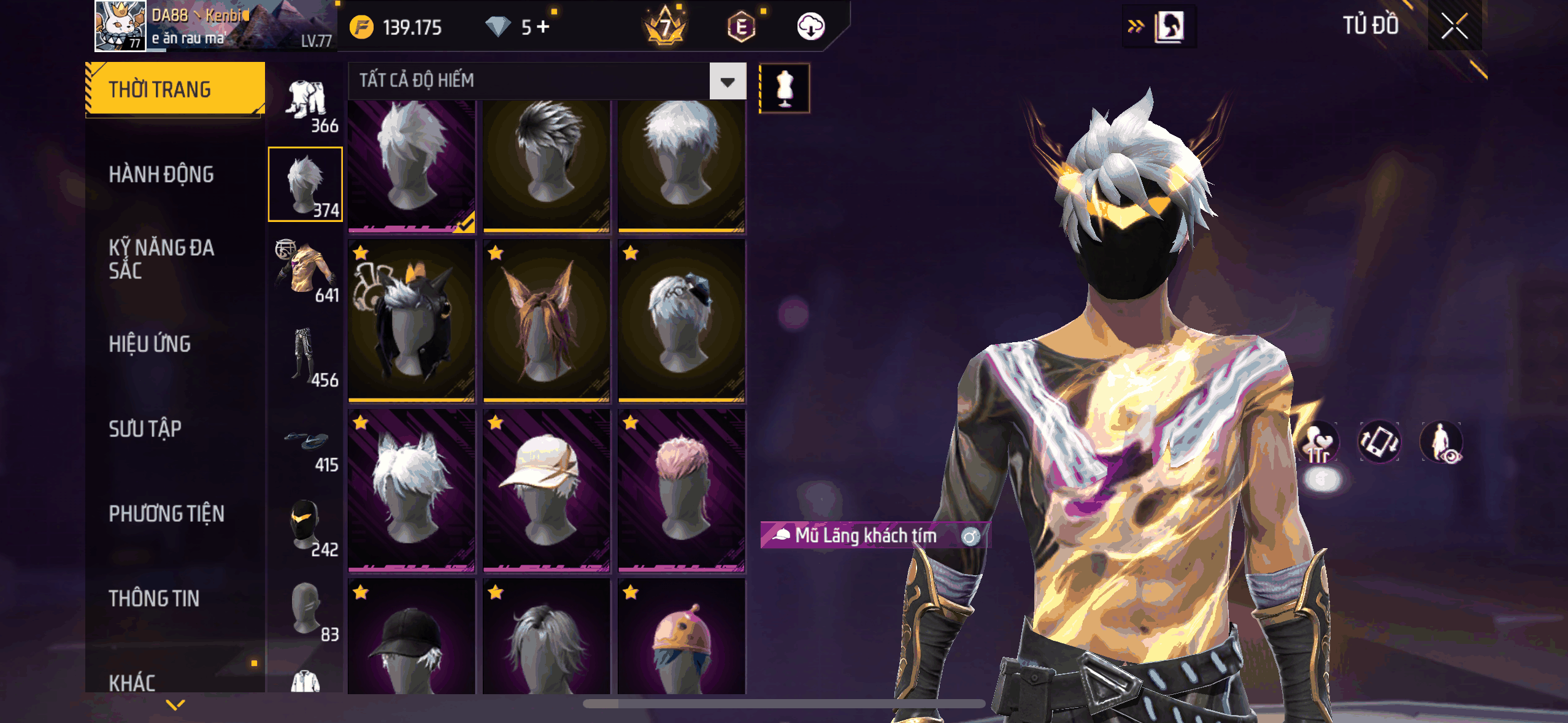Choose the face mask subcategory showing 242
This screenshot has height=723, width=1568.
pos(306,526)
